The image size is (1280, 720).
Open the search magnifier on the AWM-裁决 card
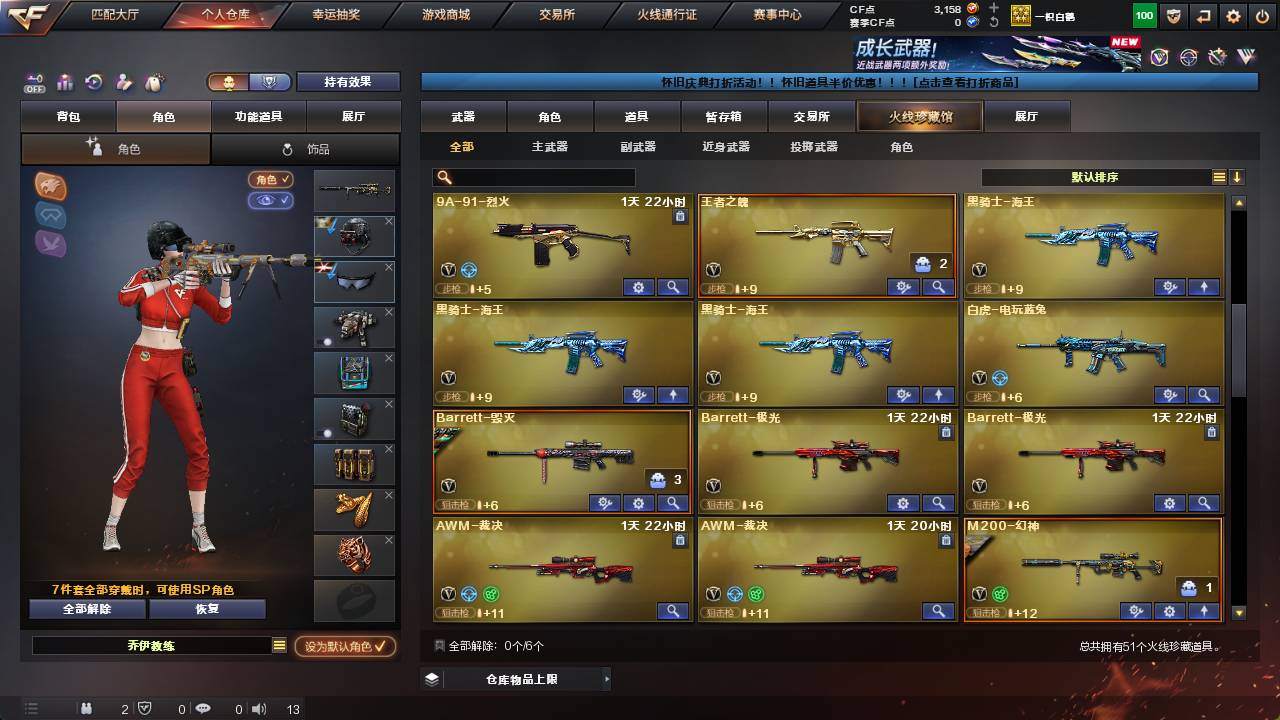pyautogui.click(x=673, y=611)
